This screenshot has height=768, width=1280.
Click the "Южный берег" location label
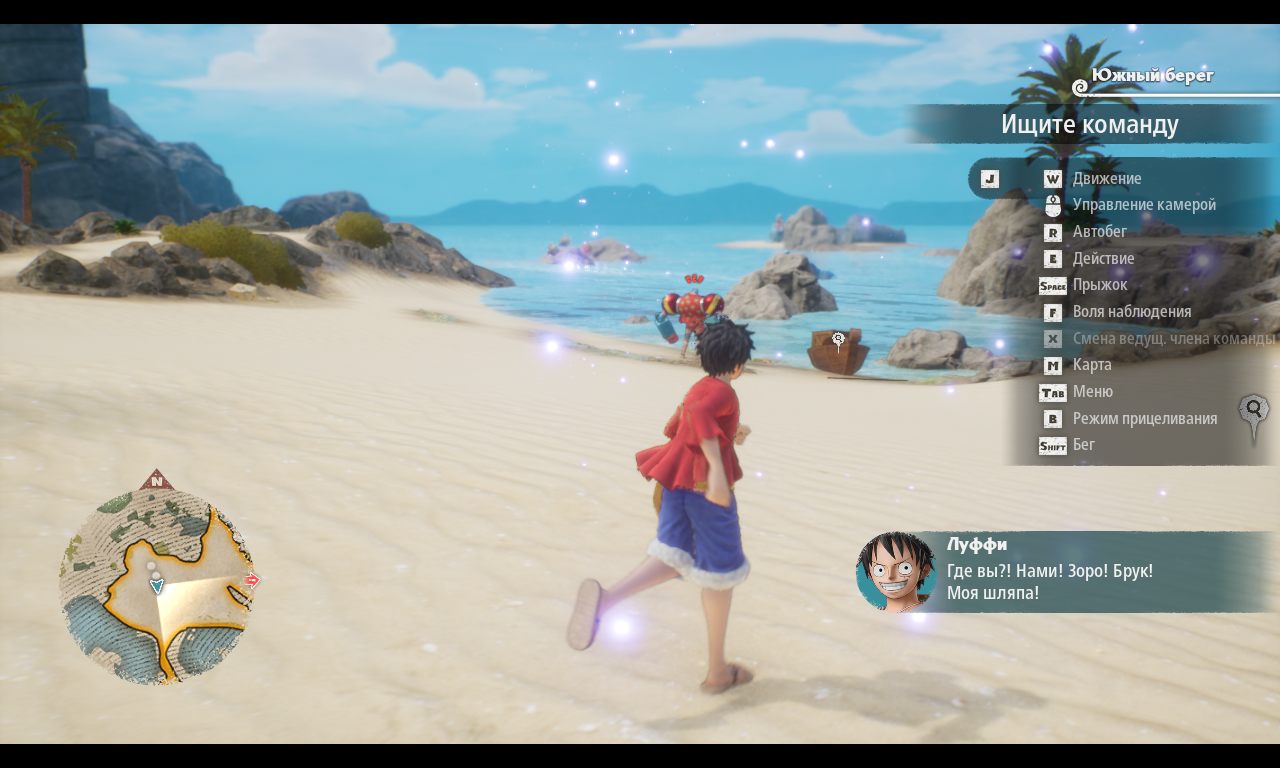click(x=1151, y=76)
